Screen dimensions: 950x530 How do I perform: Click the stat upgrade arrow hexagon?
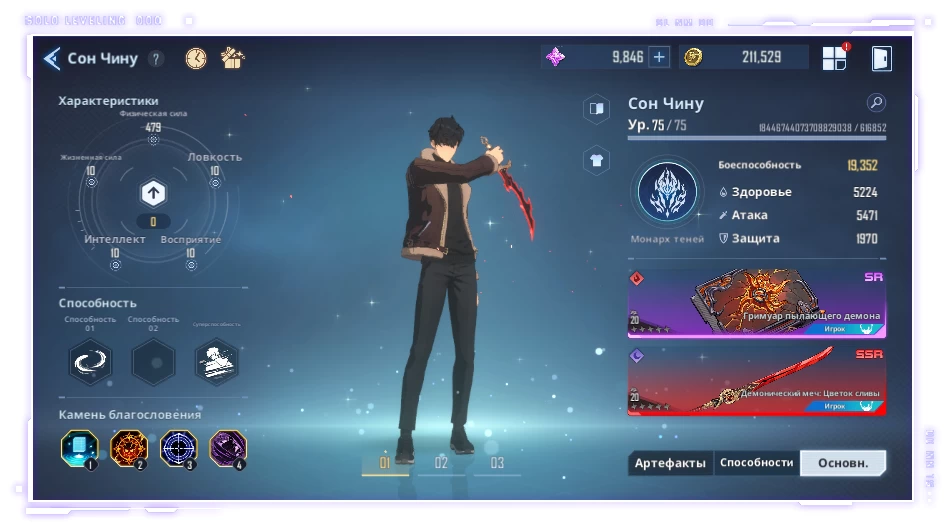(153, 193)
